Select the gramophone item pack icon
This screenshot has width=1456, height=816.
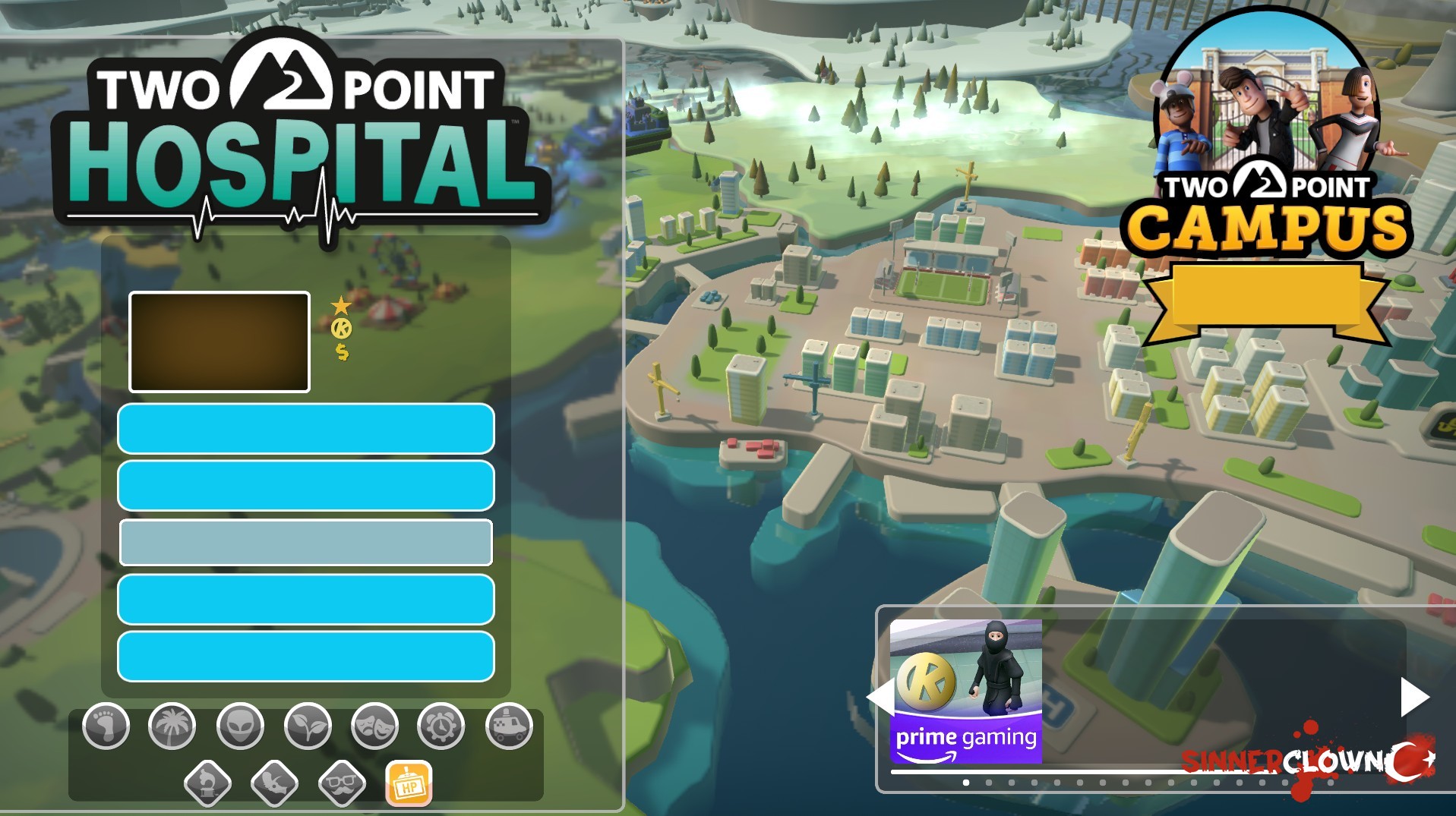click(207, 782)
